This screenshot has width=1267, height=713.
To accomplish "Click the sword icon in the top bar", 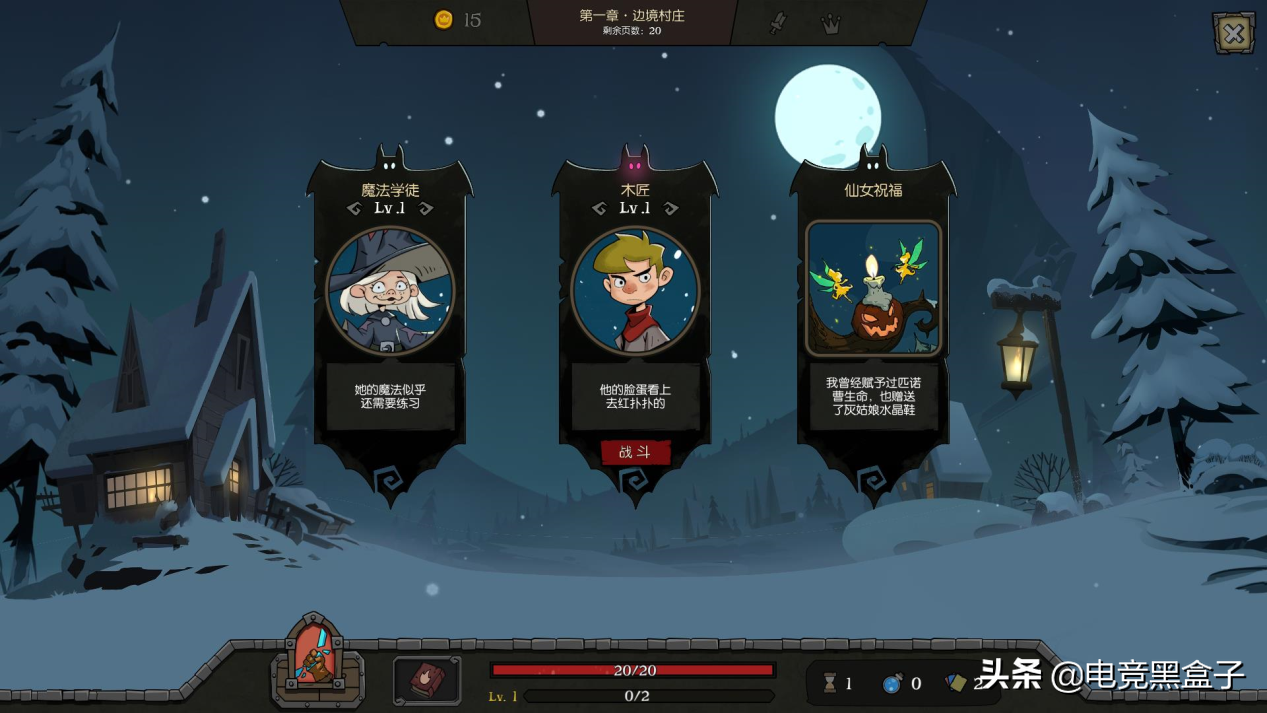I will 778,23.
